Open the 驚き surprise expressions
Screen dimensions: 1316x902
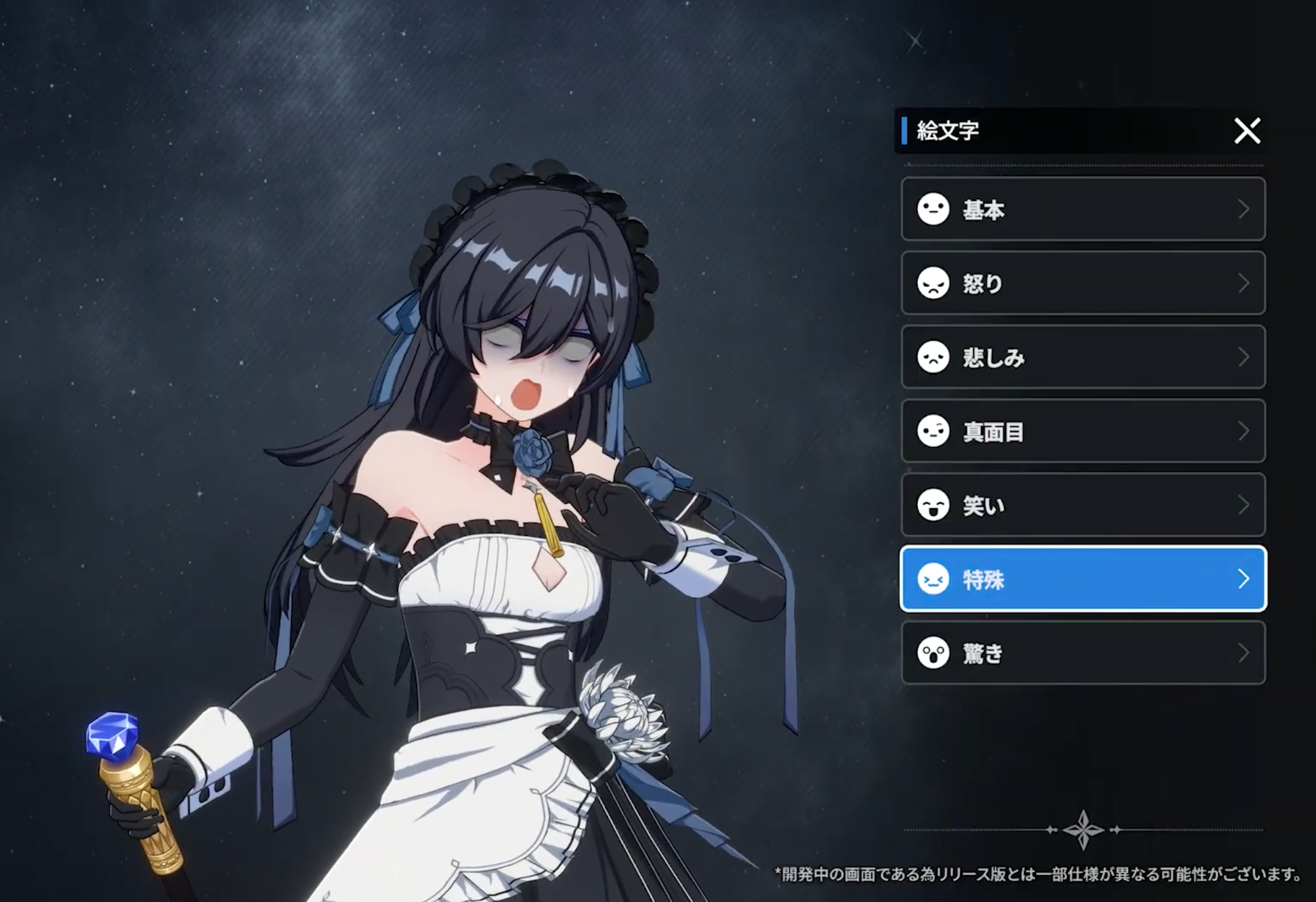[1082, 653]
